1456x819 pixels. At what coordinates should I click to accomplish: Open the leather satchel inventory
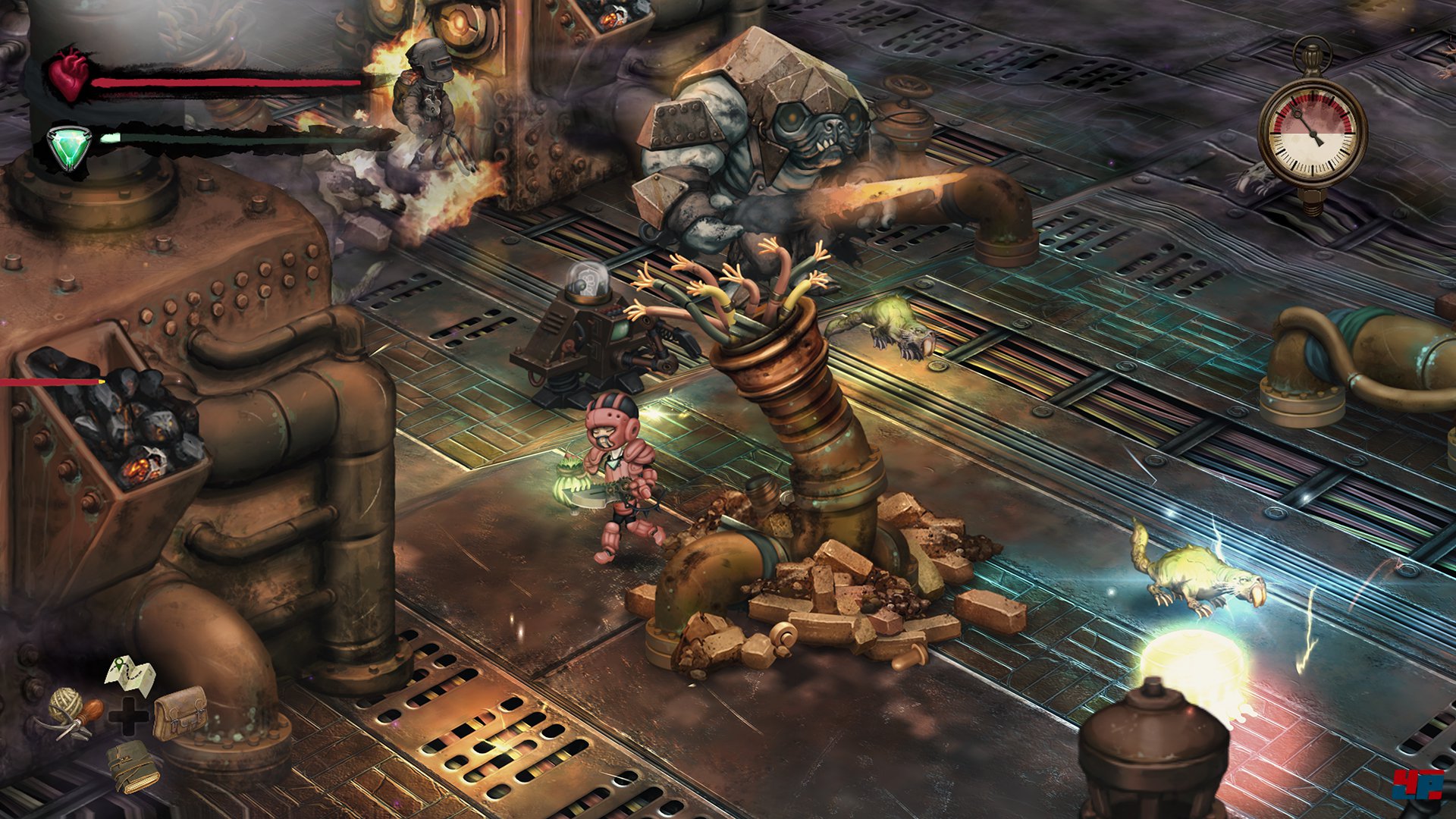180,712
